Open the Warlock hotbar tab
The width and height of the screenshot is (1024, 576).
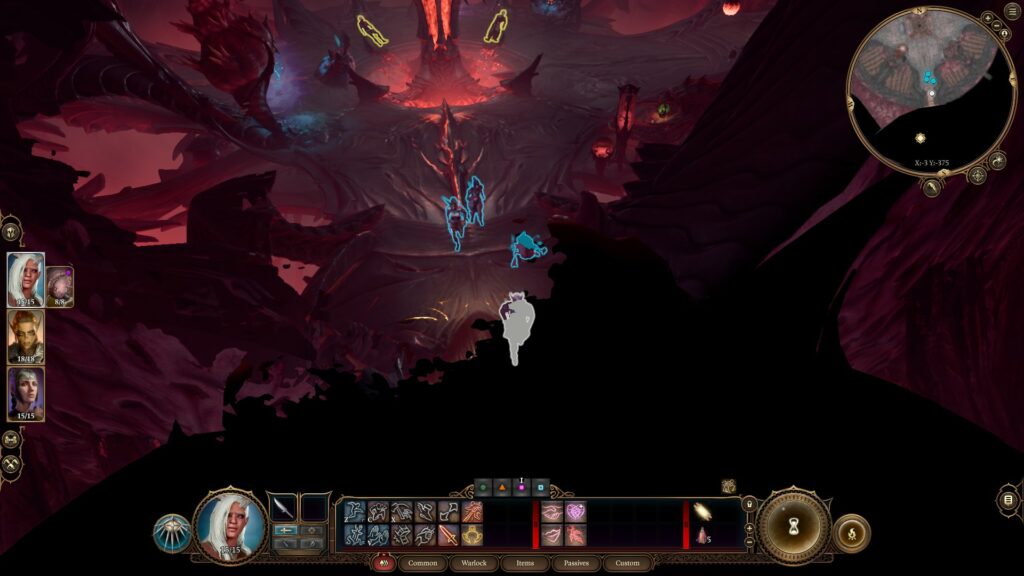click(x=473, y=563)
